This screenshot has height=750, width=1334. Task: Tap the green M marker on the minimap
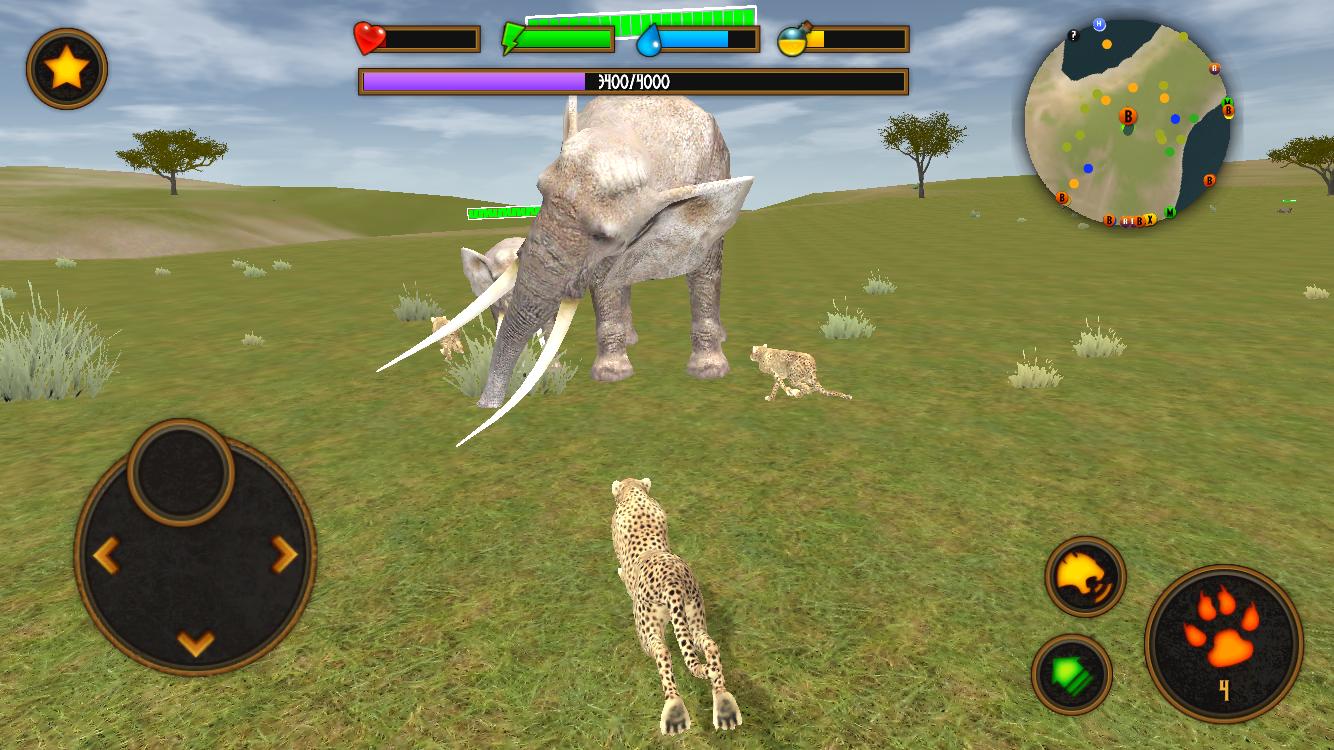(1170, 212)
